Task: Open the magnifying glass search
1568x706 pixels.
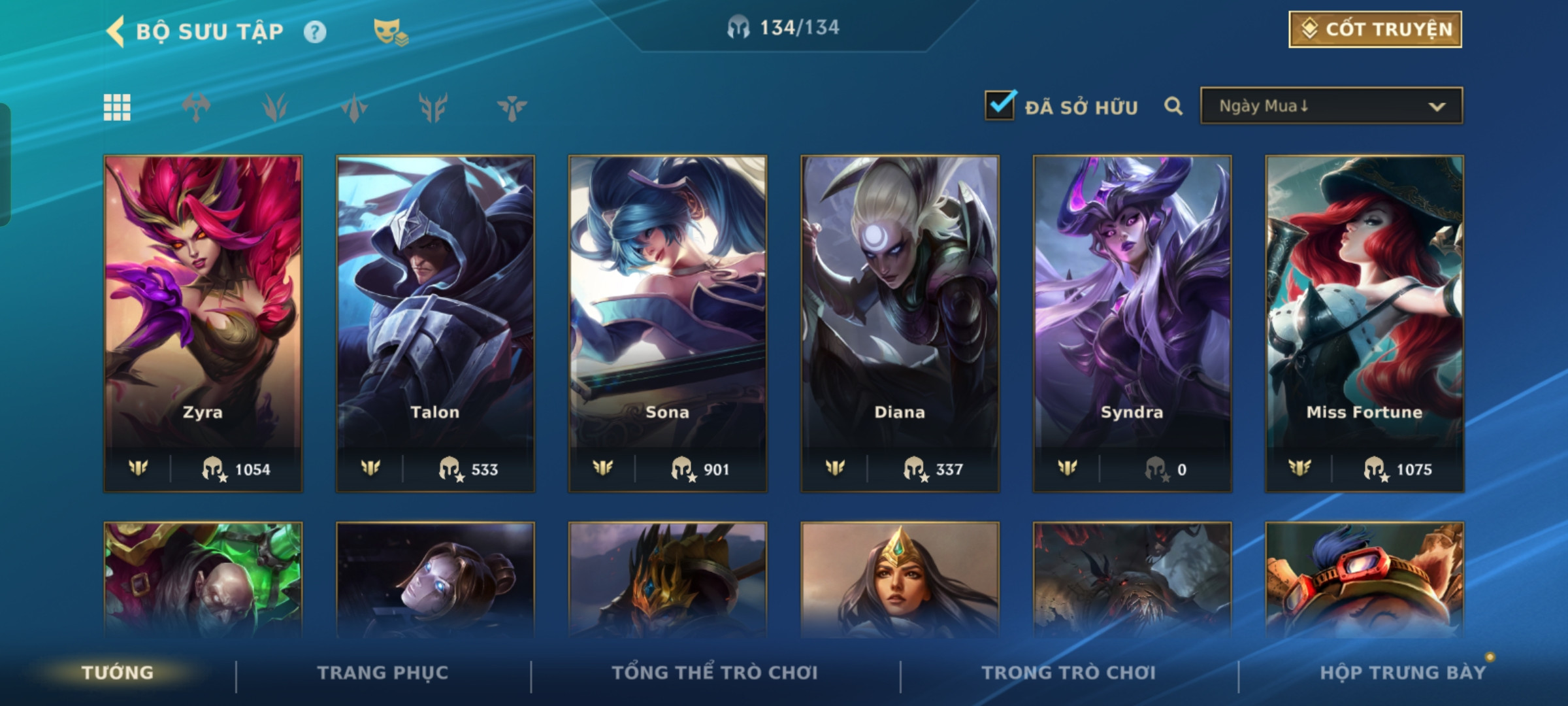Action: tap(1173, 106)
